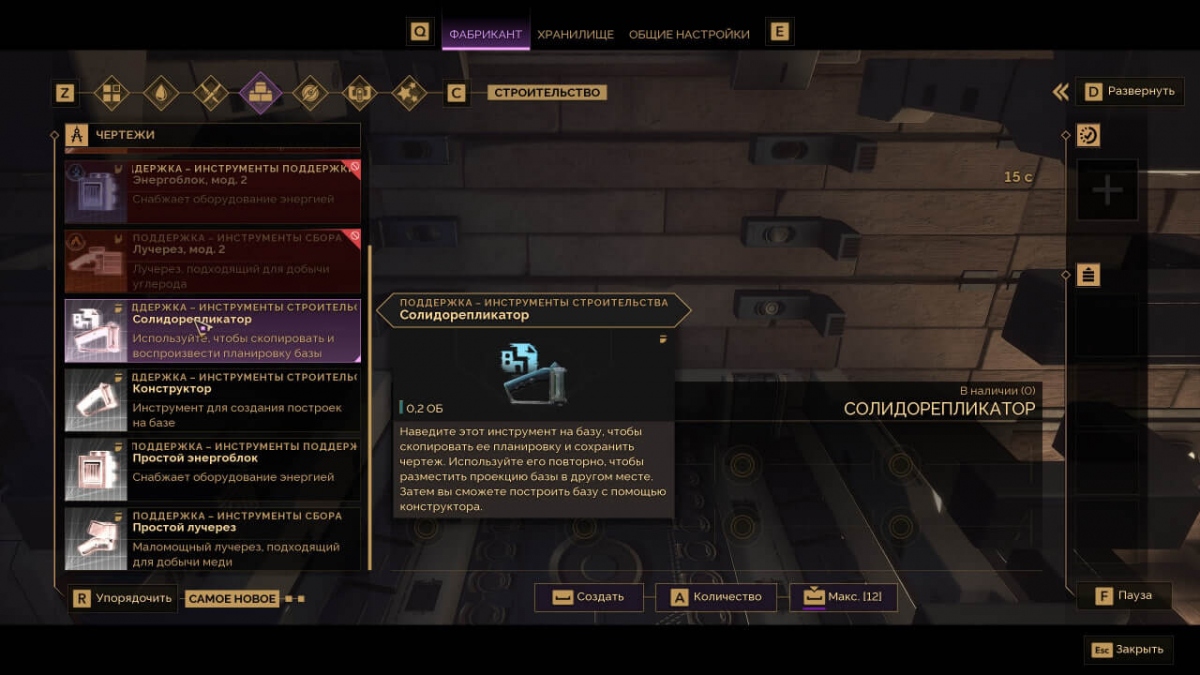
Task: Open the crossed swords category
Action: [210, 93]
